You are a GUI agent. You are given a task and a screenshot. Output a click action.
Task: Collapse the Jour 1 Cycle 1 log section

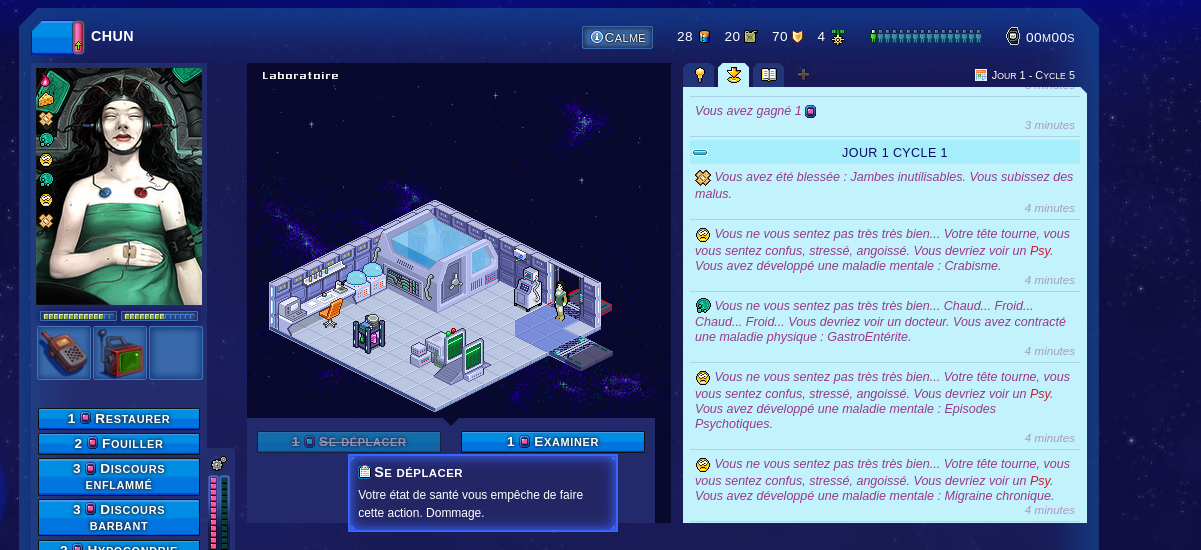pyautogui.click(x=700, y=153)
